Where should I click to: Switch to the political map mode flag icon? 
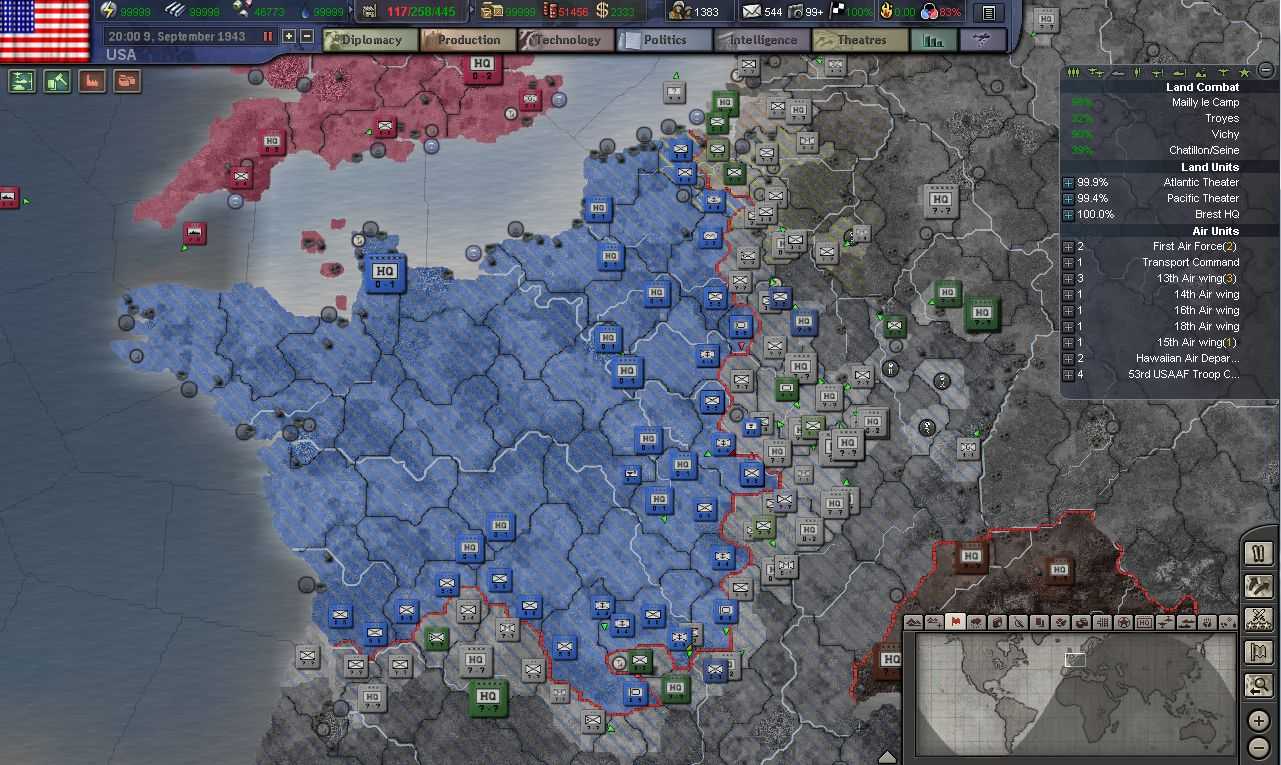(x=956, y=622)
